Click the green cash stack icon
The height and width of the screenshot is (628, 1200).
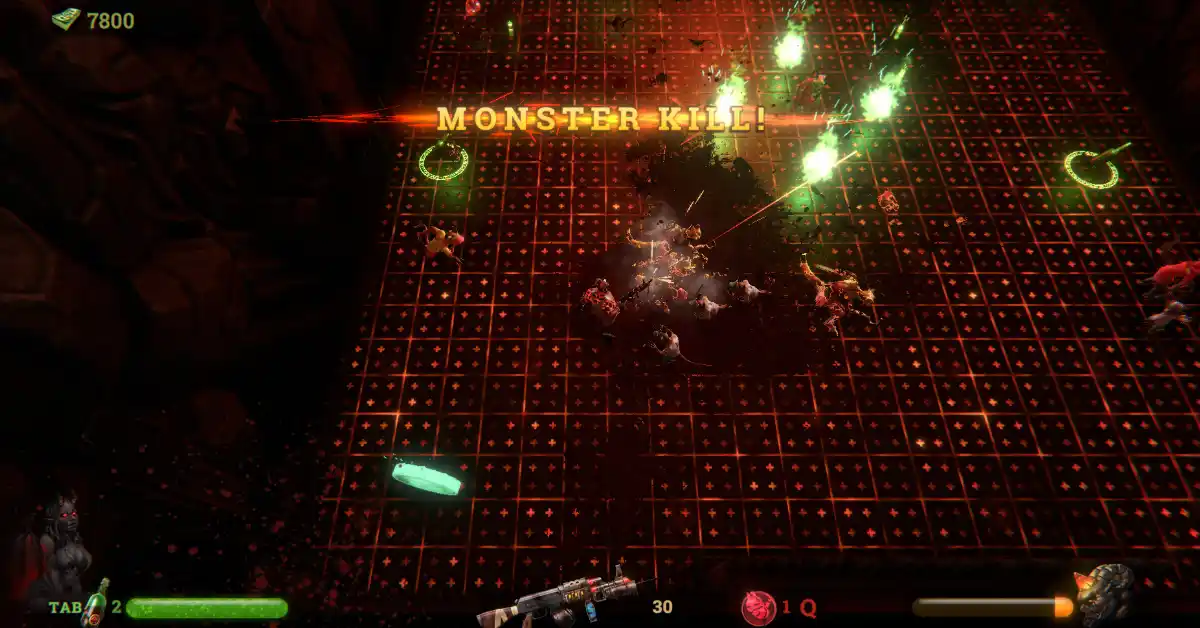[66, 19]
